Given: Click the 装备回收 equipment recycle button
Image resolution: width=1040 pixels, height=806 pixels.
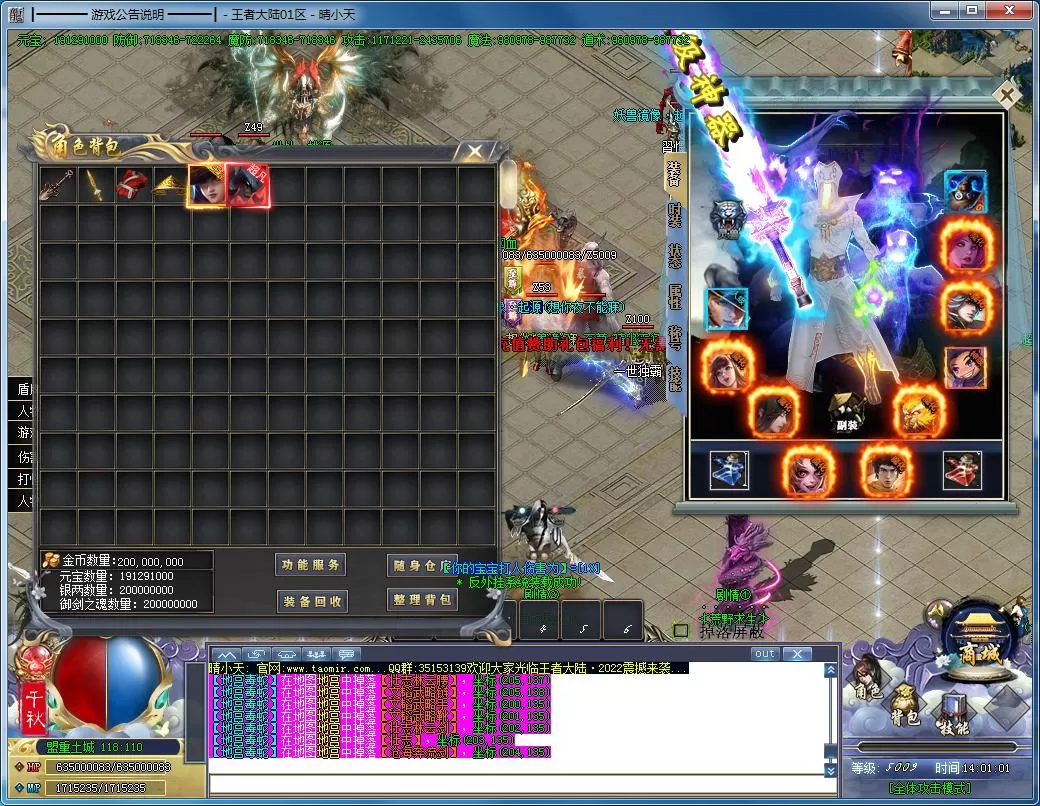Looking at the screenshot, I should (x=311, y=601).
